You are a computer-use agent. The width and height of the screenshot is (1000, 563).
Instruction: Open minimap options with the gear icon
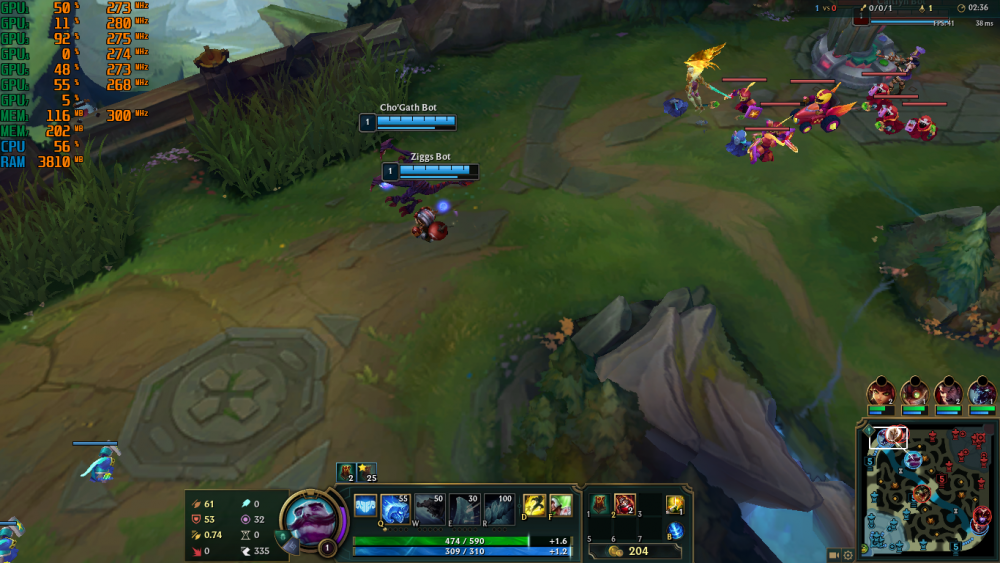pos(848,555)
